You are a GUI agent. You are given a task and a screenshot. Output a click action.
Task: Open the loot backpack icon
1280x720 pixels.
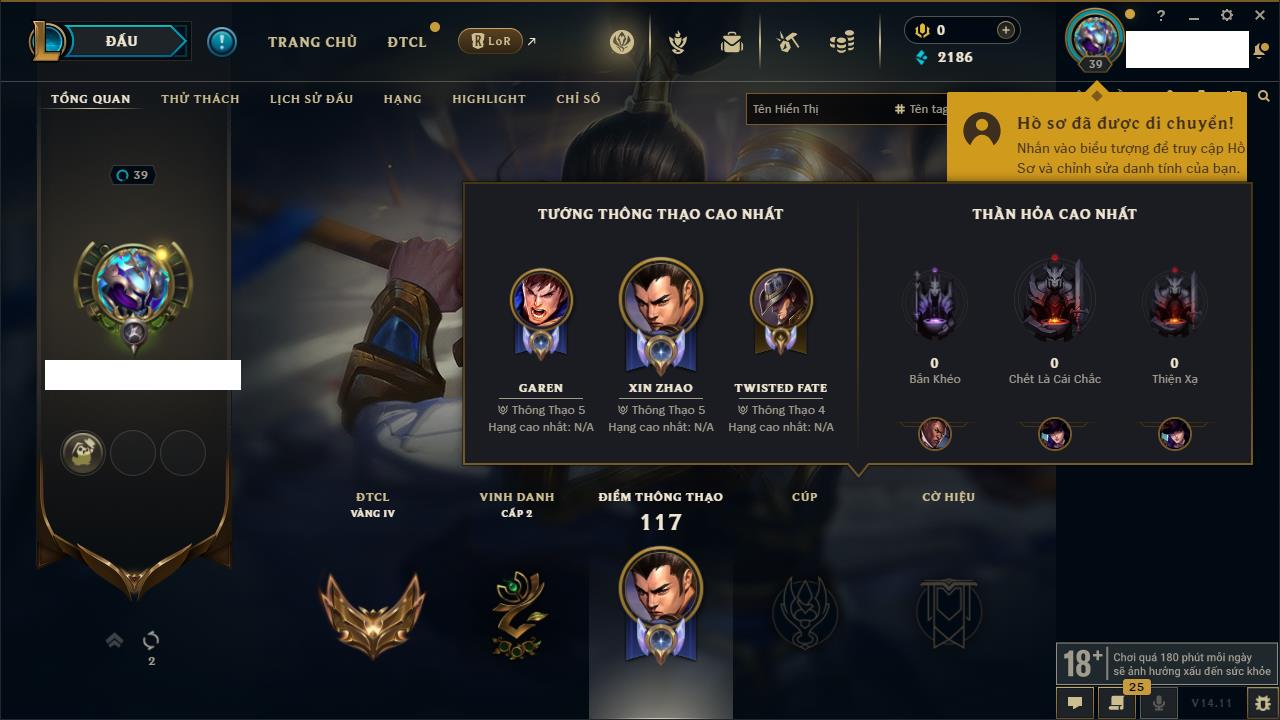[732, 42]
